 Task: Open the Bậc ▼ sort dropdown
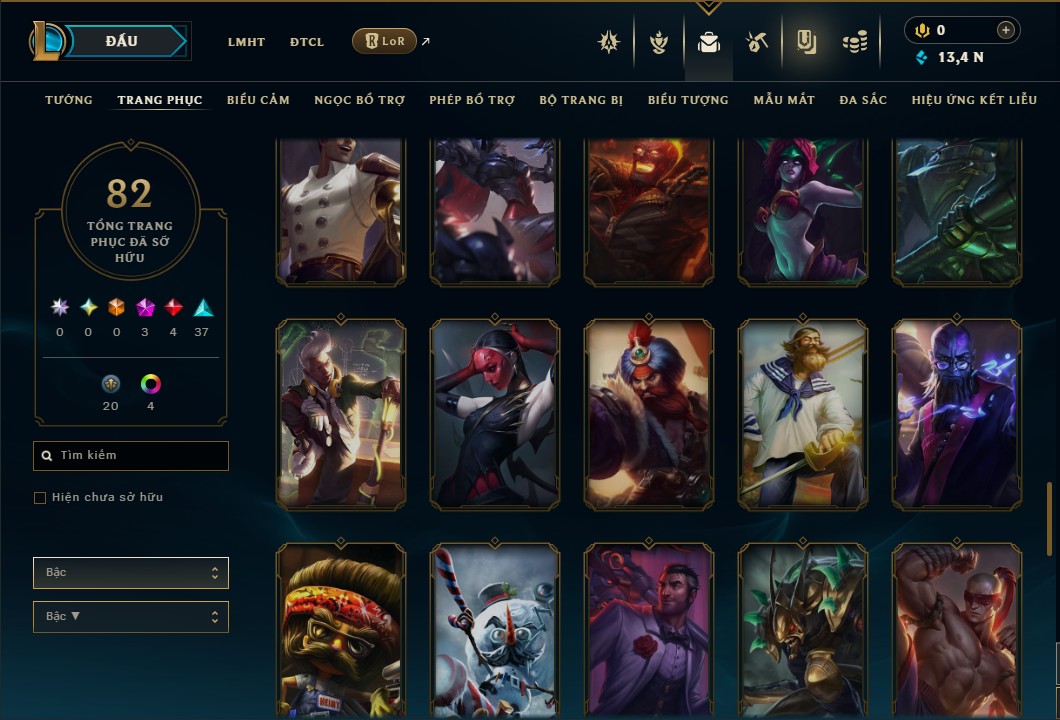pos(131,617)
